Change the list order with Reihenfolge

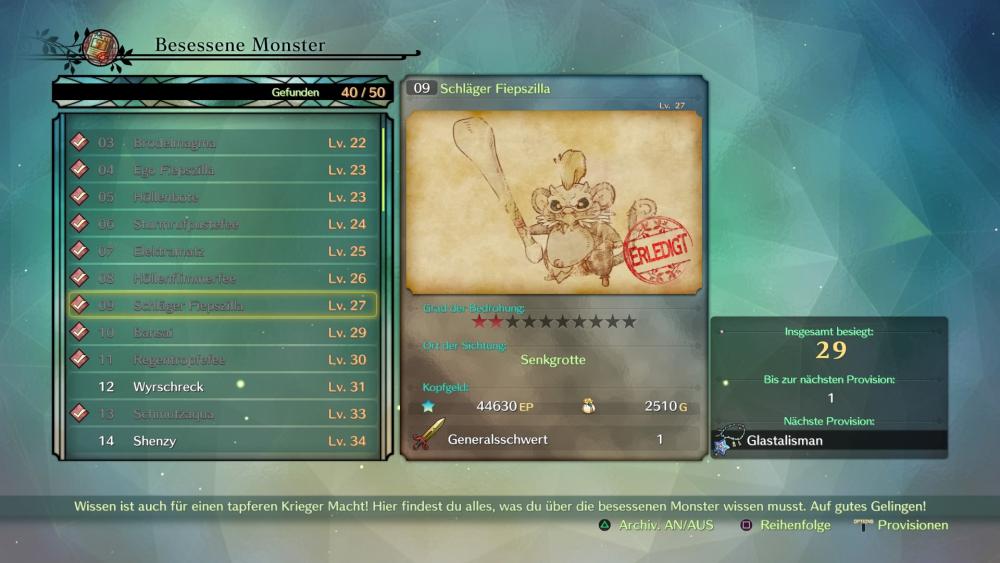click(785, 525)
